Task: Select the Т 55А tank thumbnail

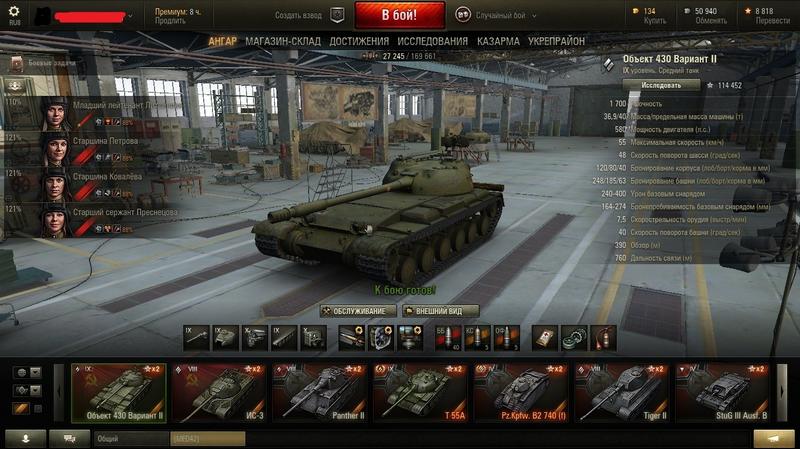Action: pyautogui.click(x=420, y=391)
